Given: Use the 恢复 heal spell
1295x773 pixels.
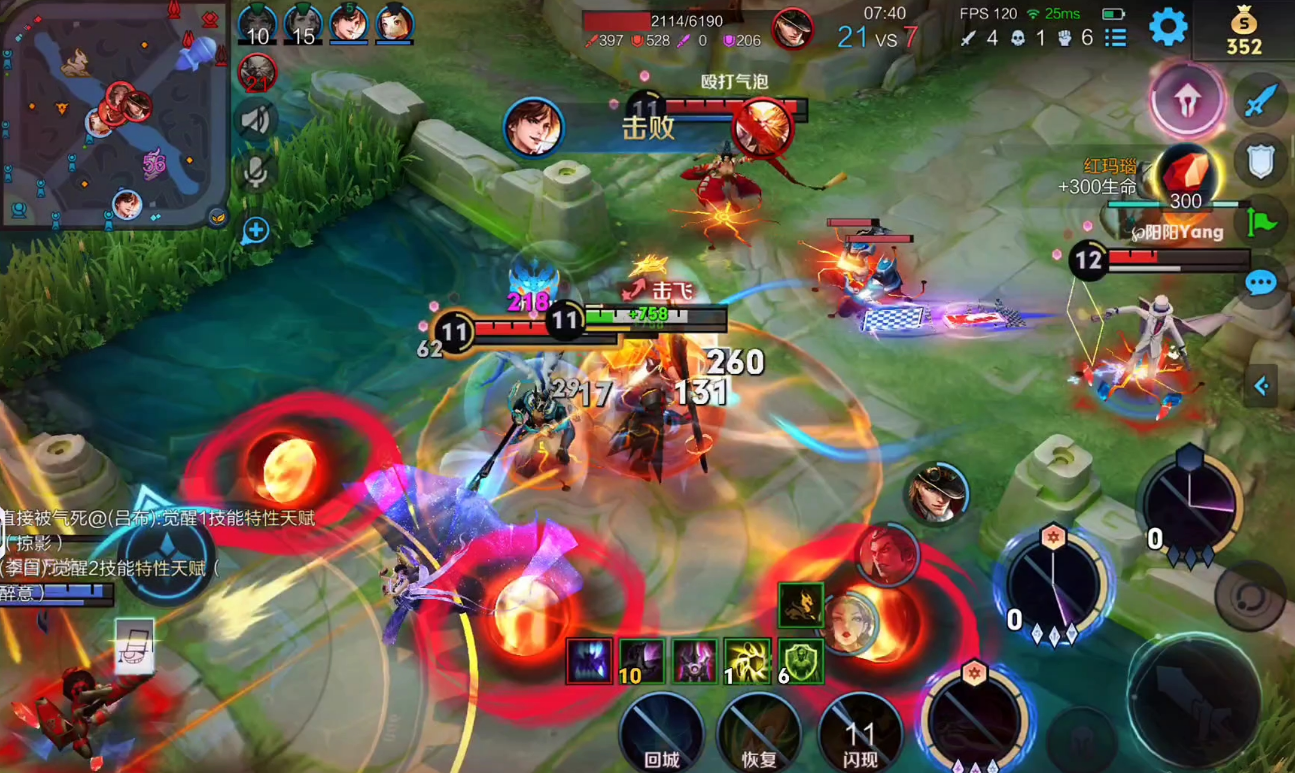Looking at the screenshot, I should pos(759,733).
